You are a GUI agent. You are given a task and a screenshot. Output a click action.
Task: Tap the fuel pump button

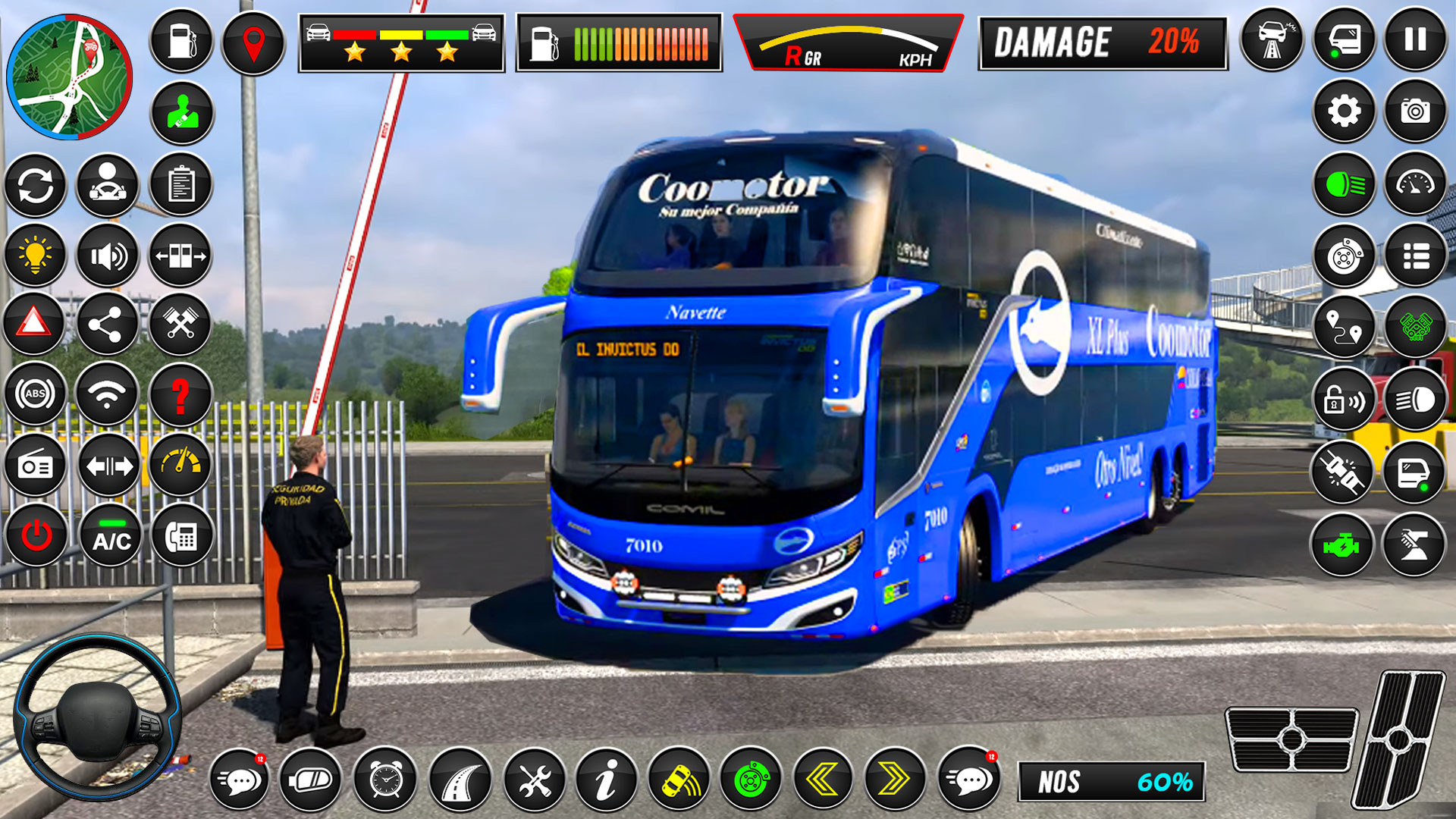tap(181, 41)
